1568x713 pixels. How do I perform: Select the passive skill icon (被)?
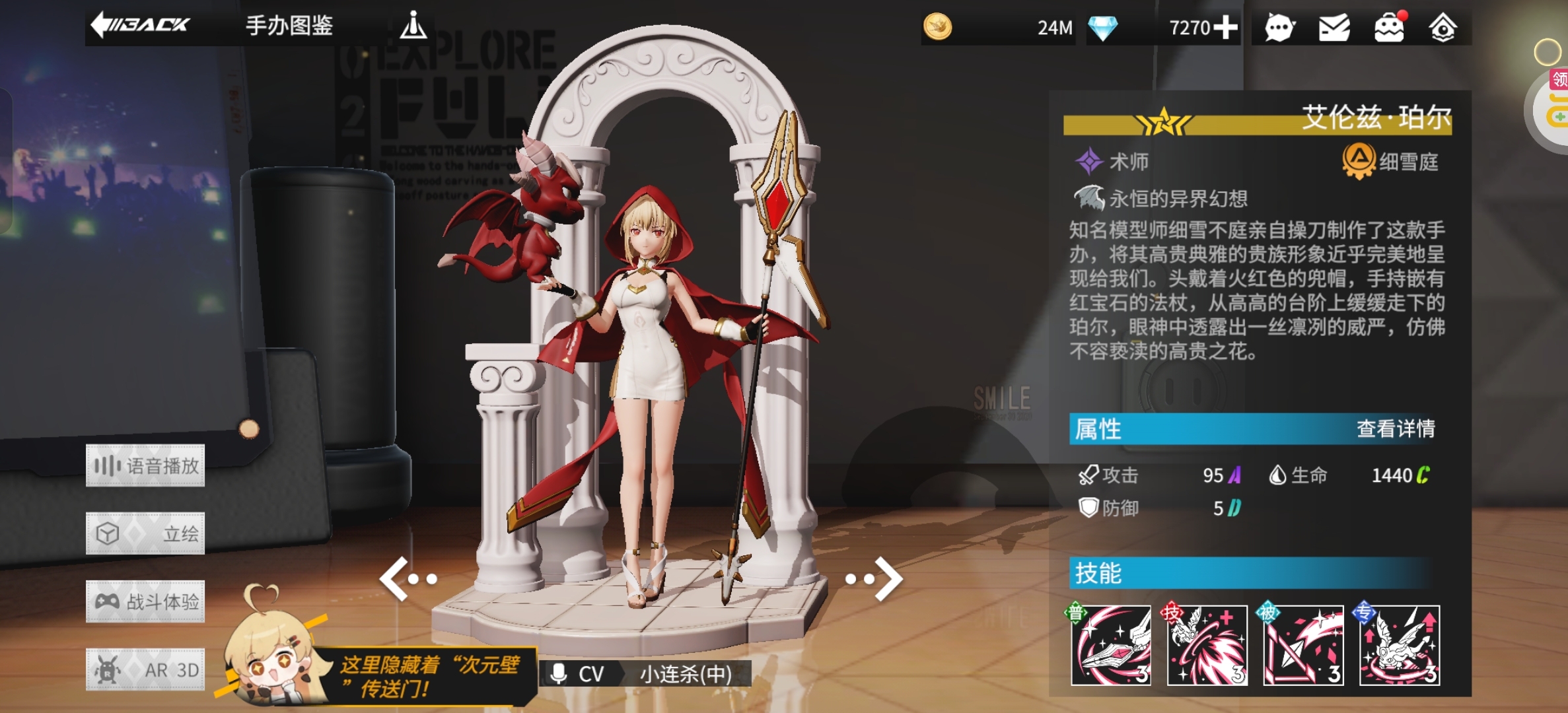pyautogui.click(x=1303, y=645)
